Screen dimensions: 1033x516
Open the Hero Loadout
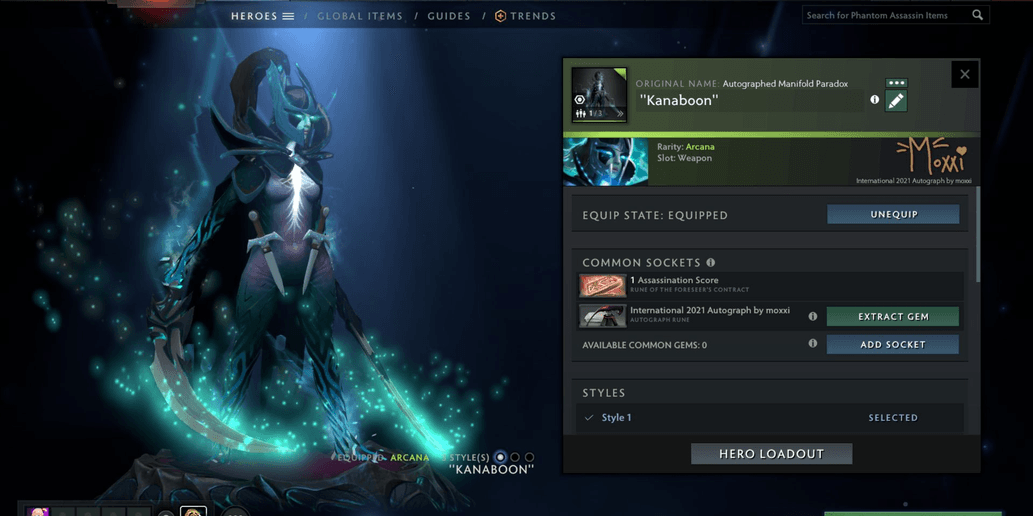(x=771, y=454)
